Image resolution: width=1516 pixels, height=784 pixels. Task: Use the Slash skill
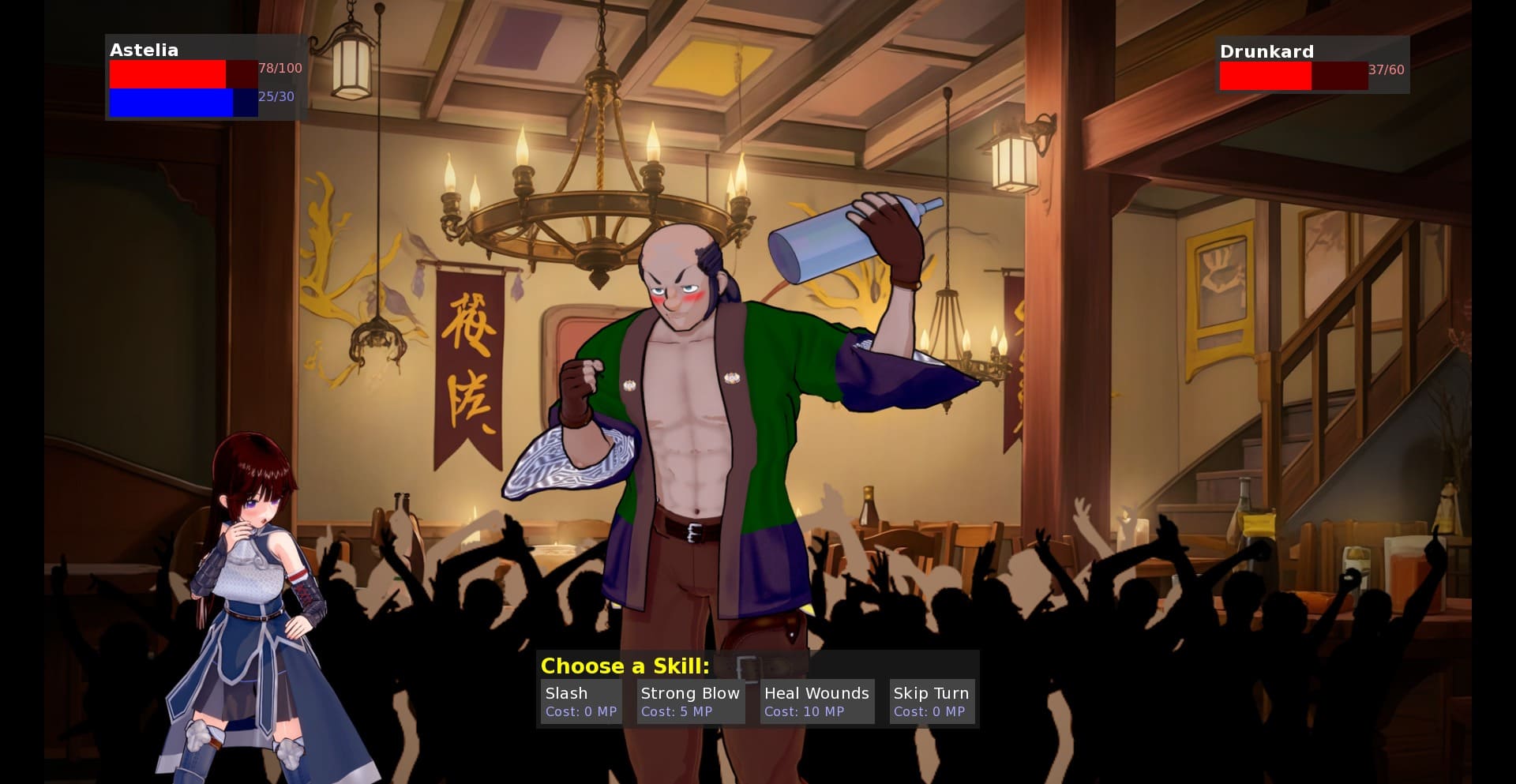580,701
